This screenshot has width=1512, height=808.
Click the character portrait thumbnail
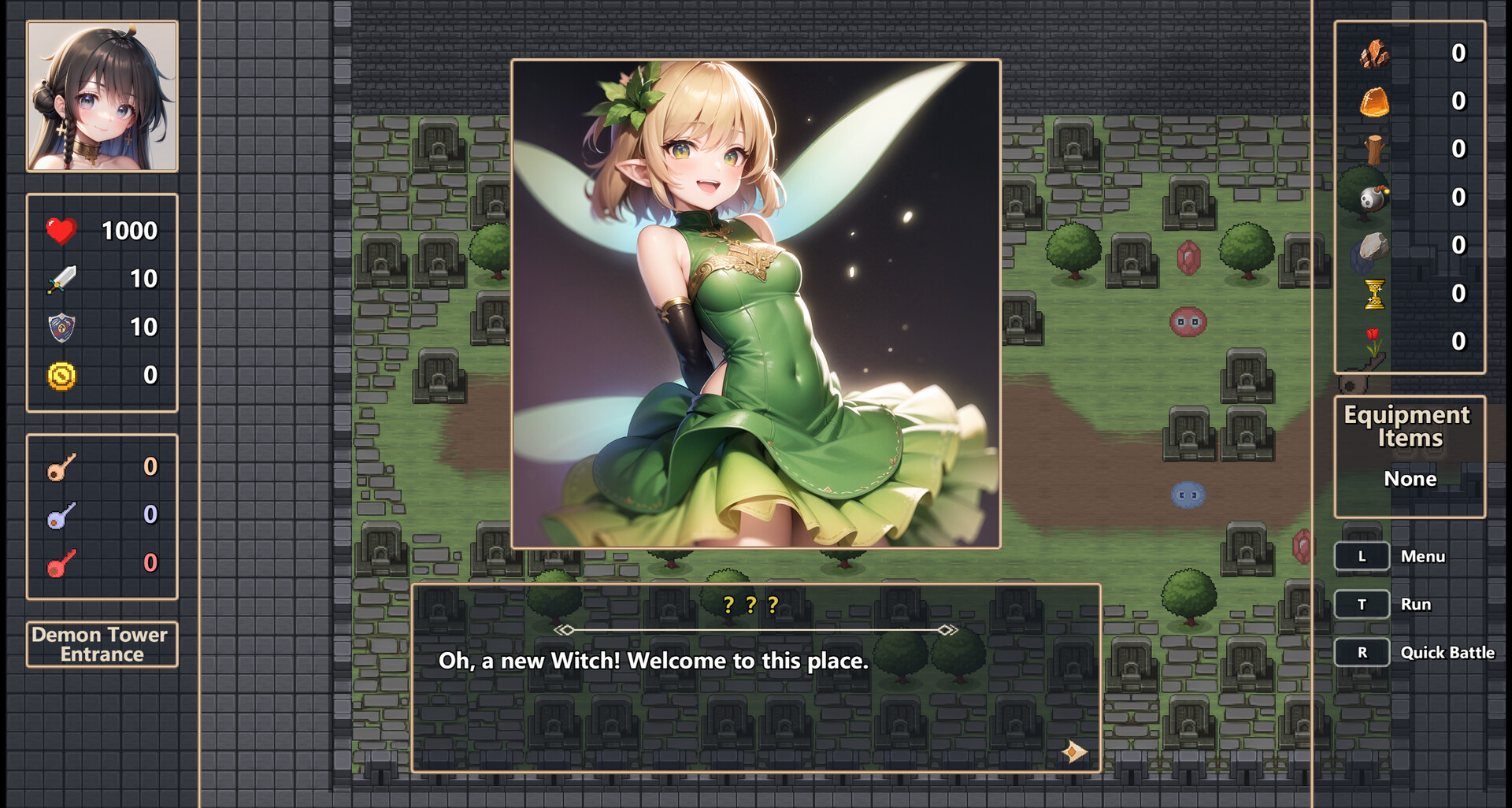click(x=102, y=97)
